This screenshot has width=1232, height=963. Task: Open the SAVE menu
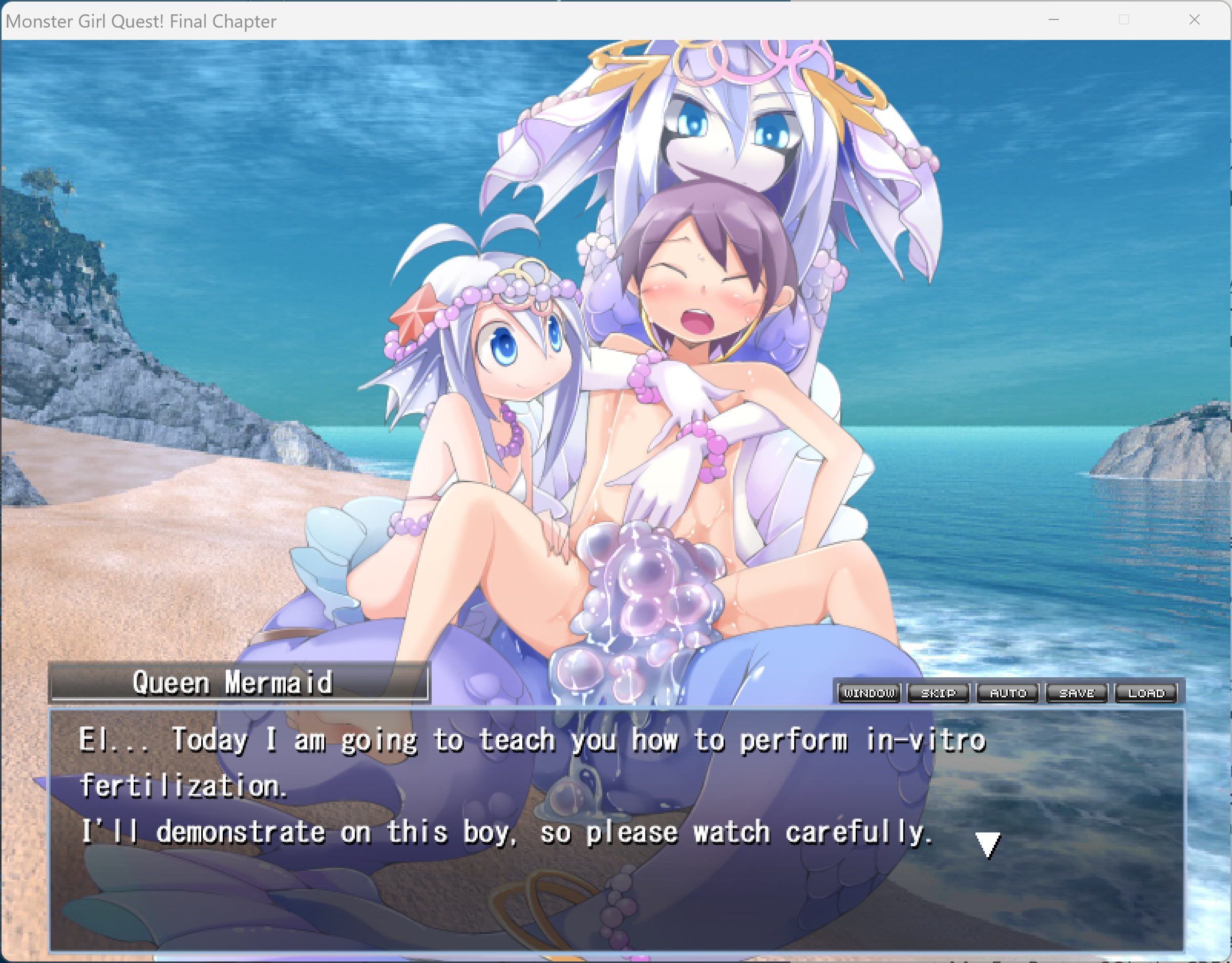click(x=1077, y=693)
